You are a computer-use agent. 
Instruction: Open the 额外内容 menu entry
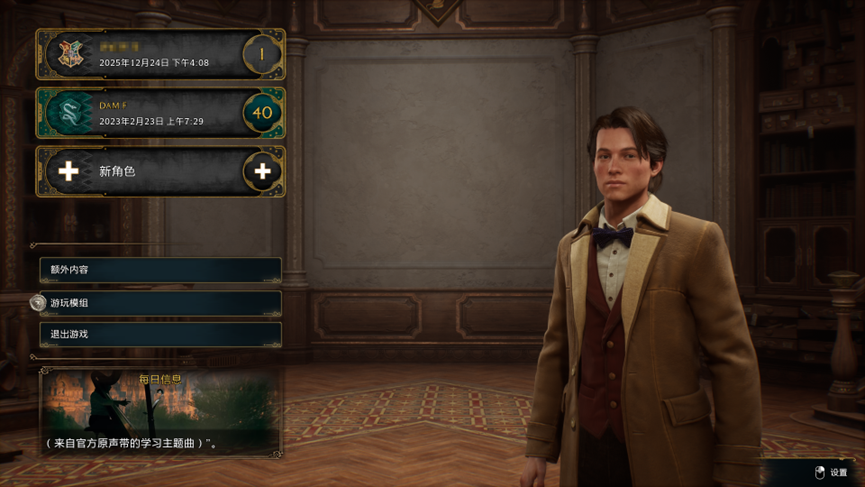tap(160, 270)
